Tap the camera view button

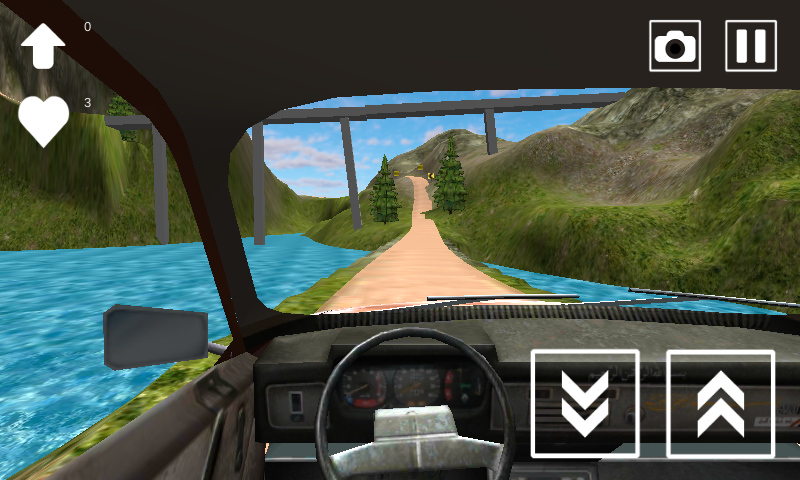pyautogui.click(x=675, y=46)
